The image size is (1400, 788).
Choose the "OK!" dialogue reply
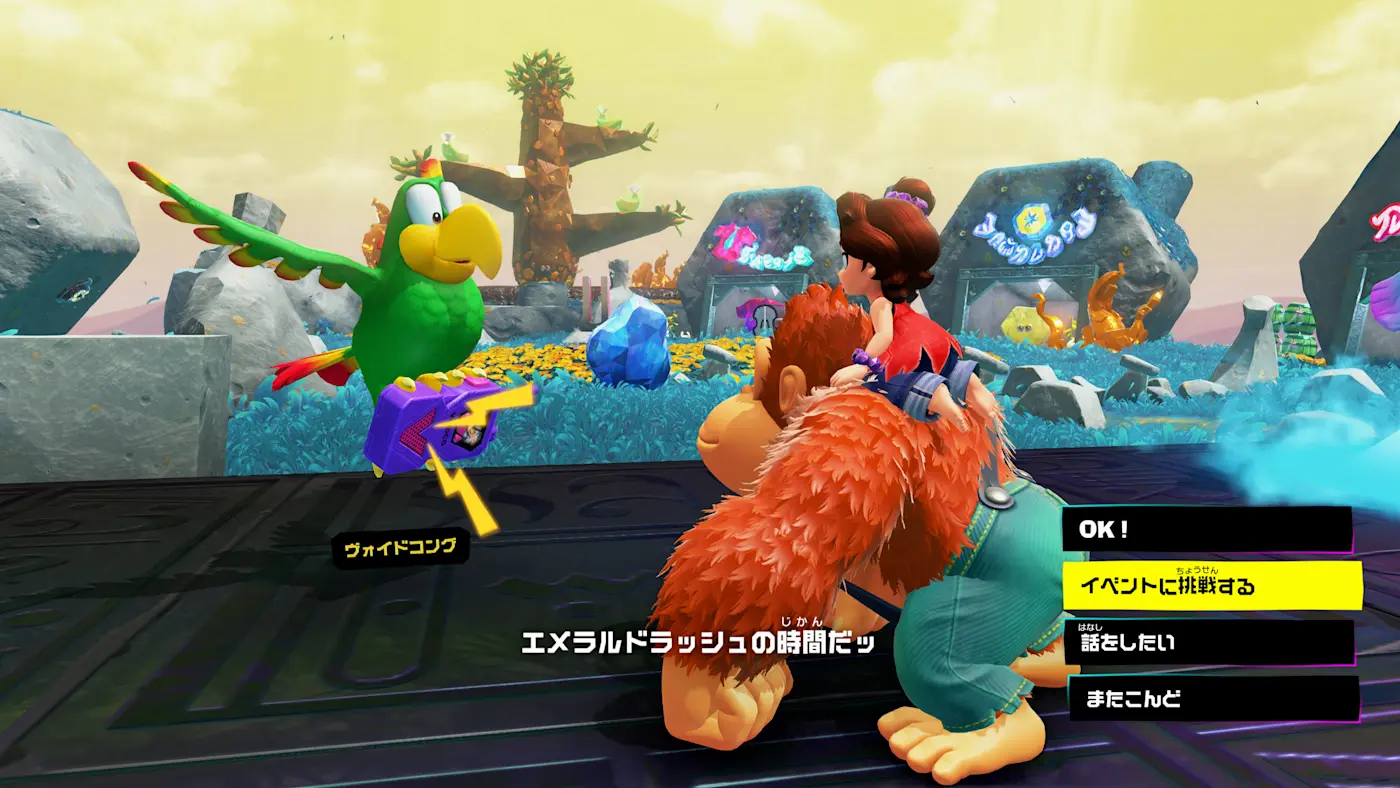coord(1206,530)
